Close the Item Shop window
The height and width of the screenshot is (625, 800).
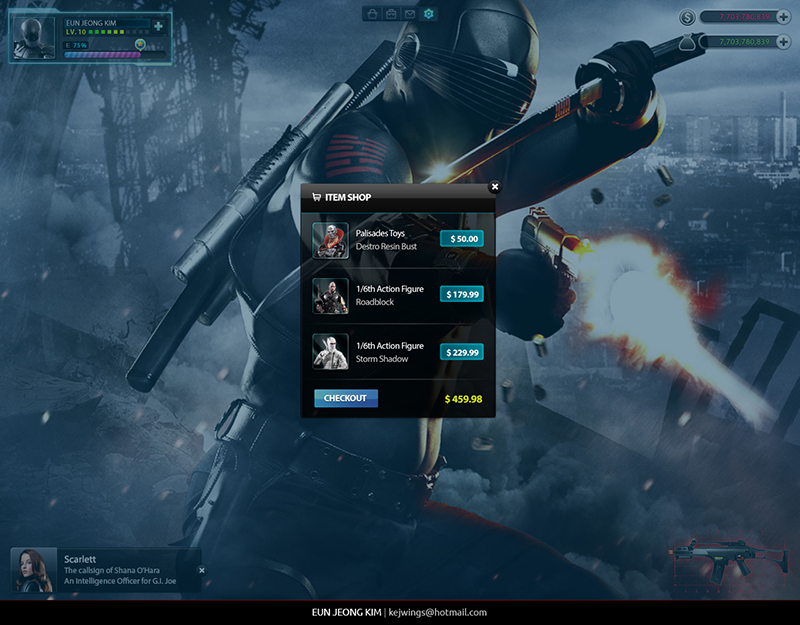494,186
